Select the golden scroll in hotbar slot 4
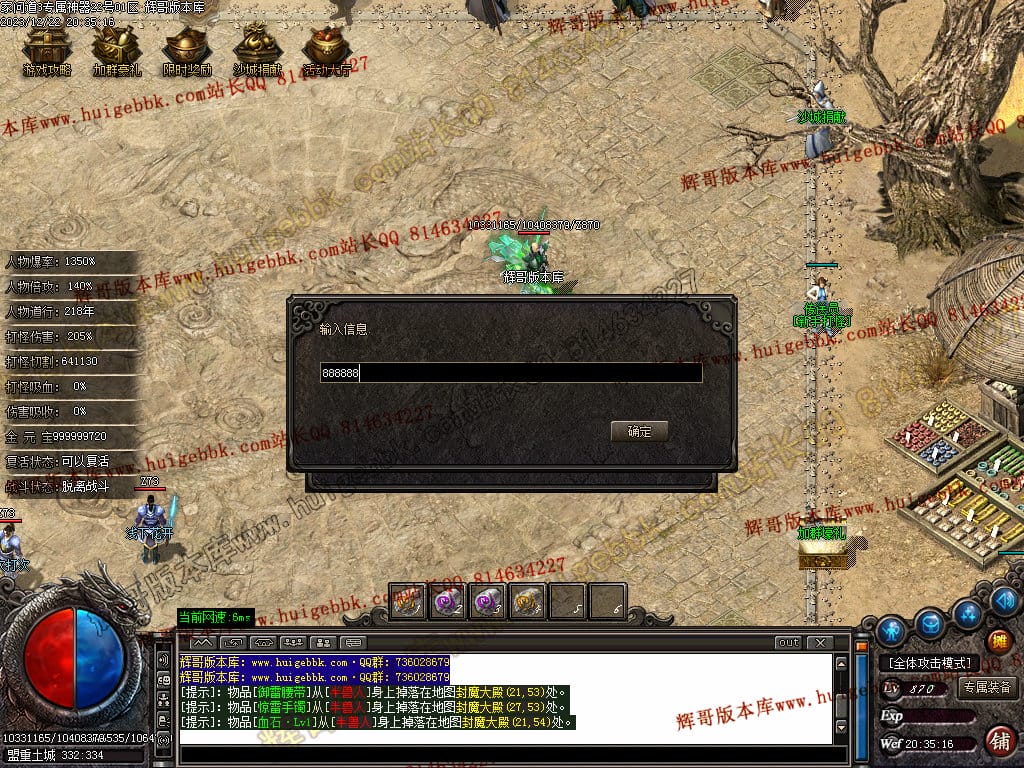The height and width of the screenshot is (768, 1024). coord(527,603)
